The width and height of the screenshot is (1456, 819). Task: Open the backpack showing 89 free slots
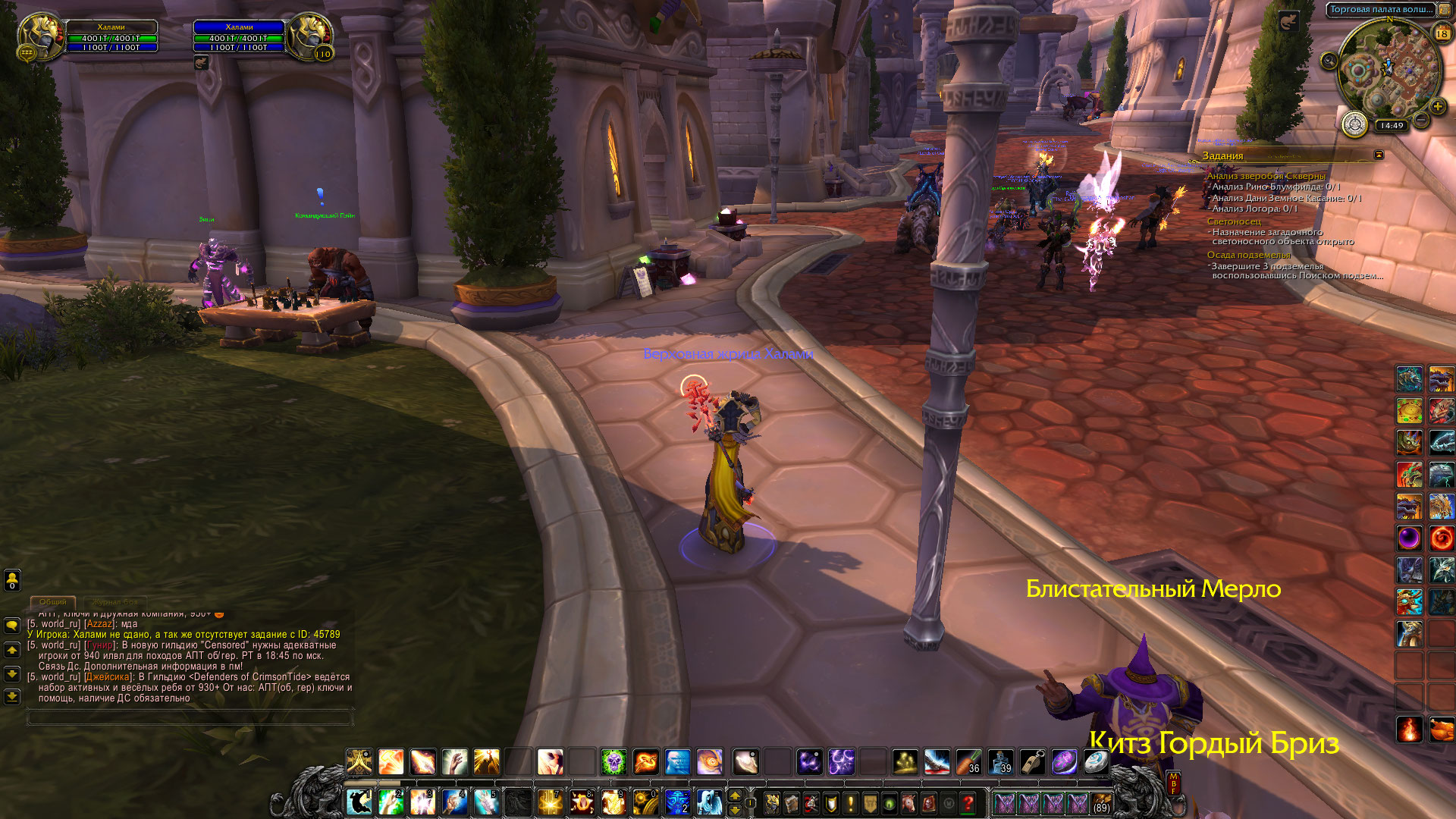[x=1101, y=802]
